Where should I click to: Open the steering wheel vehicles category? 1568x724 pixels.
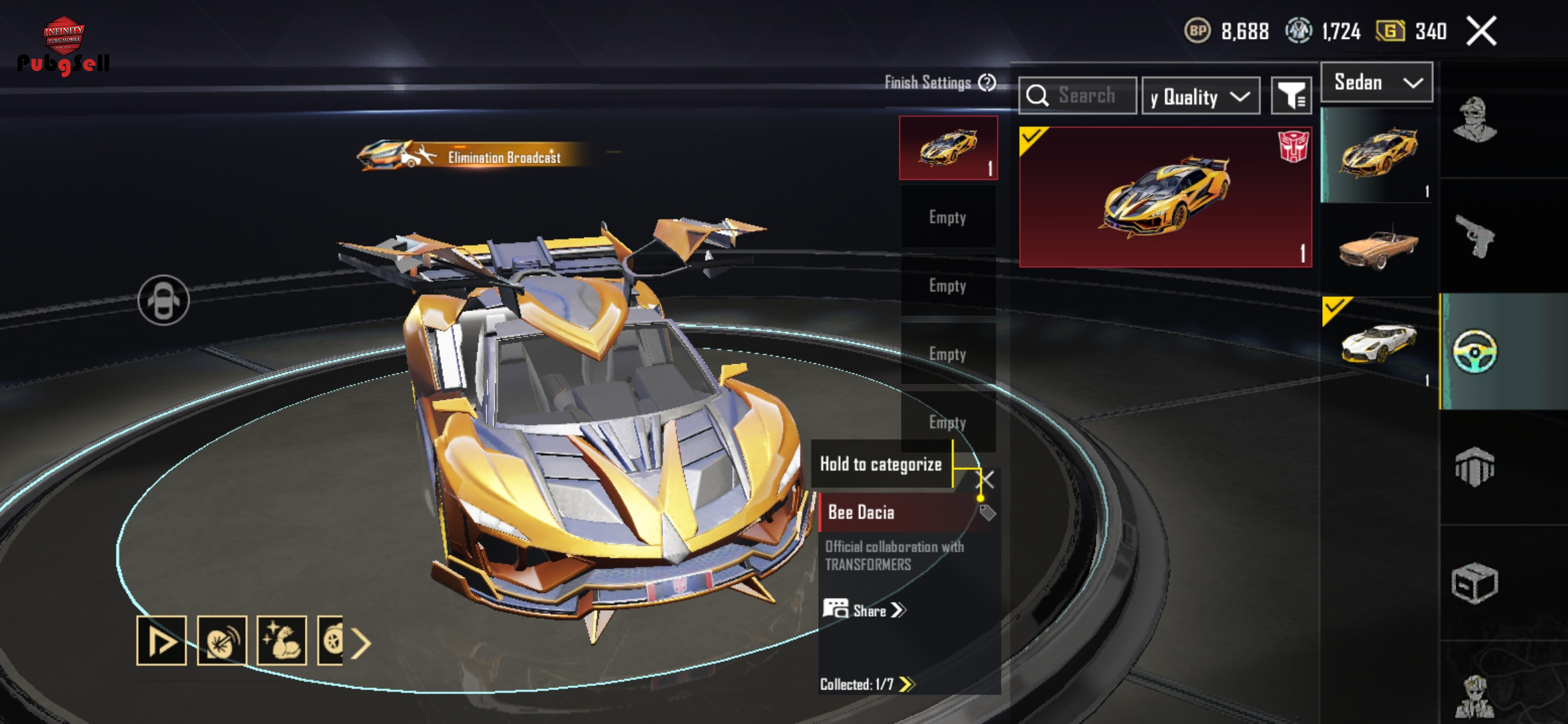click(1475, 351)
